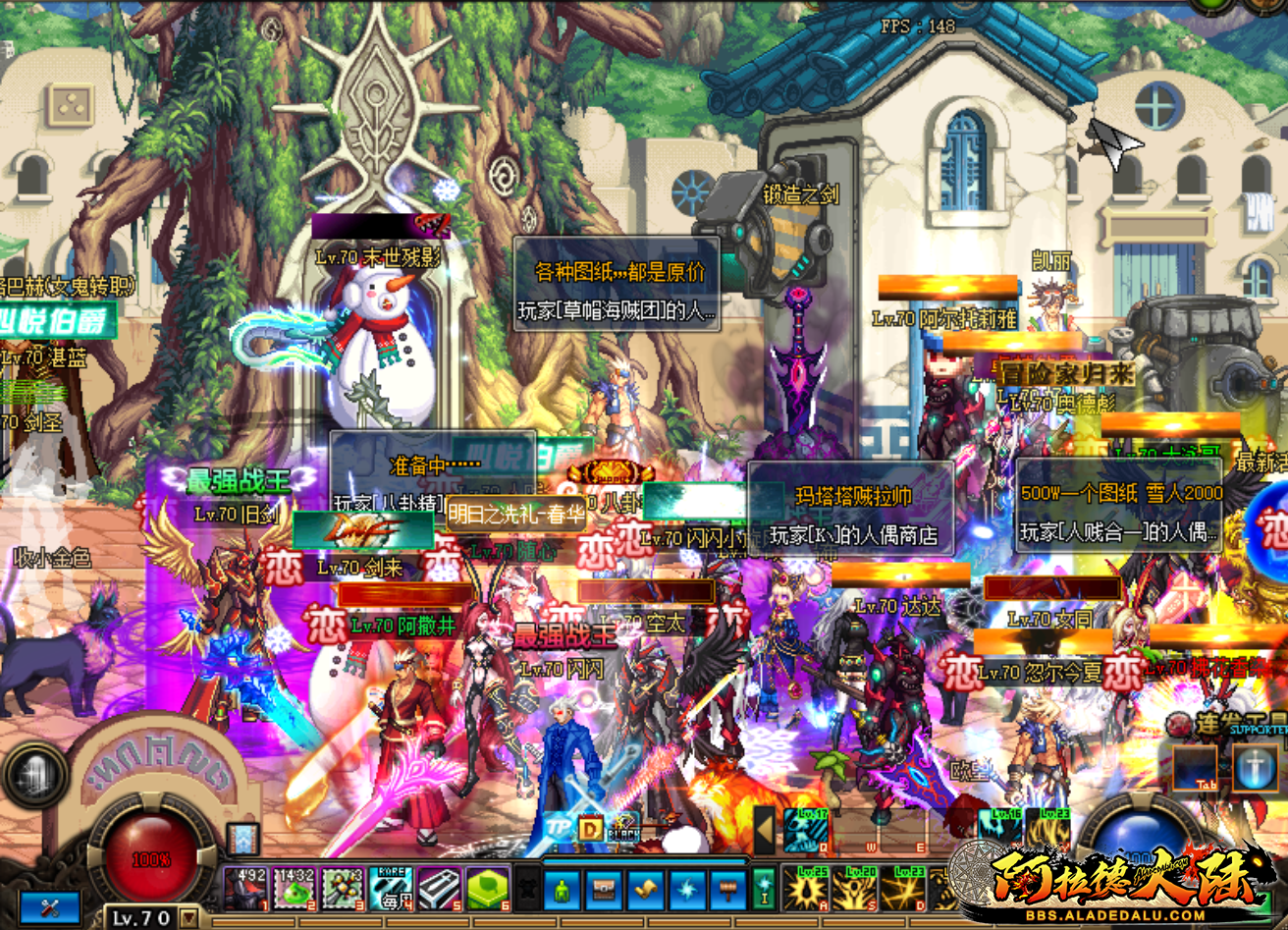1288x930 pixels.
Task: Use the green slime consumable in quickslot 2
Action: coord(294,890)
